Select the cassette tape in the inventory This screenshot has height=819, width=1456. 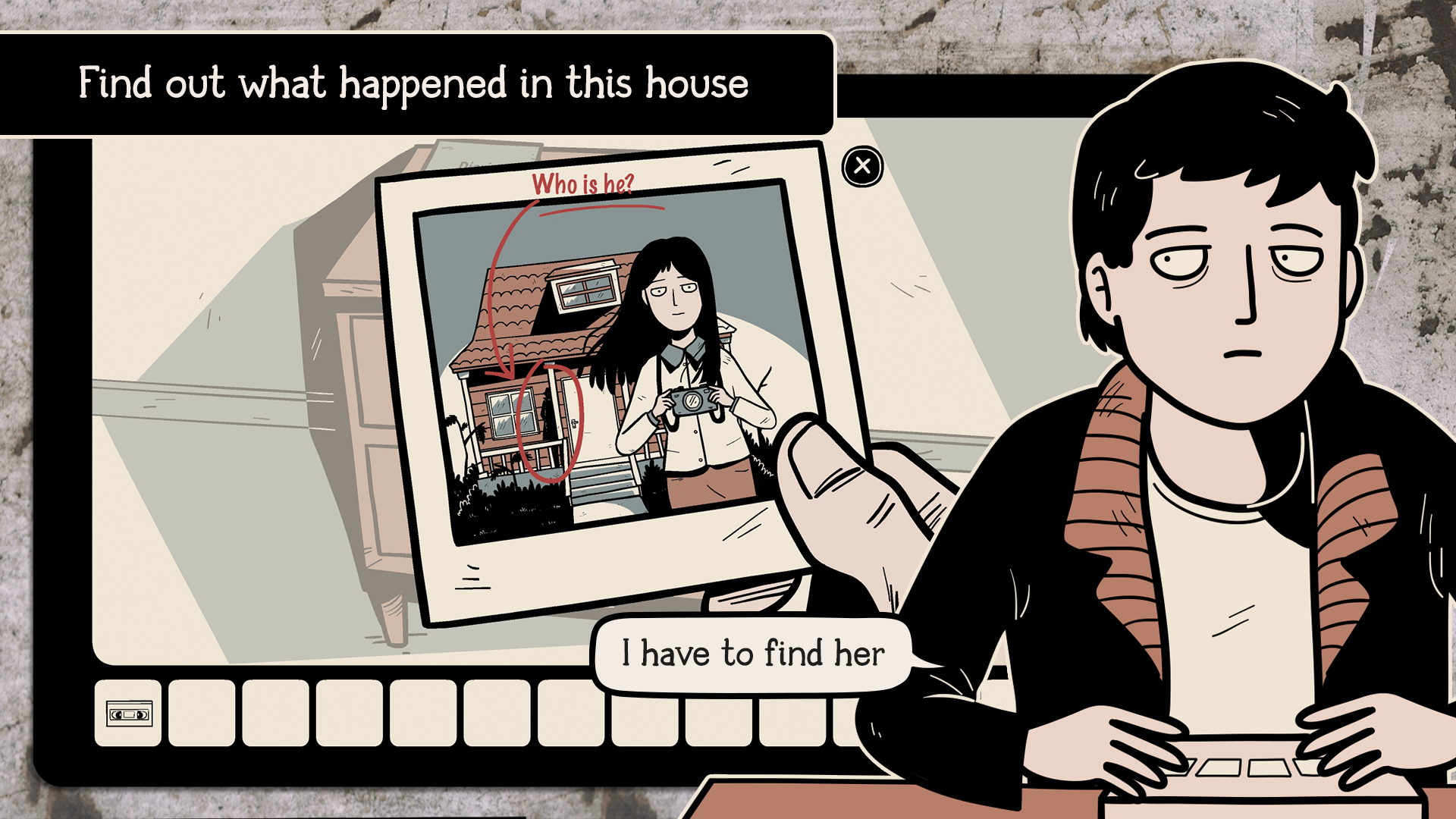[x=127, y=714]
